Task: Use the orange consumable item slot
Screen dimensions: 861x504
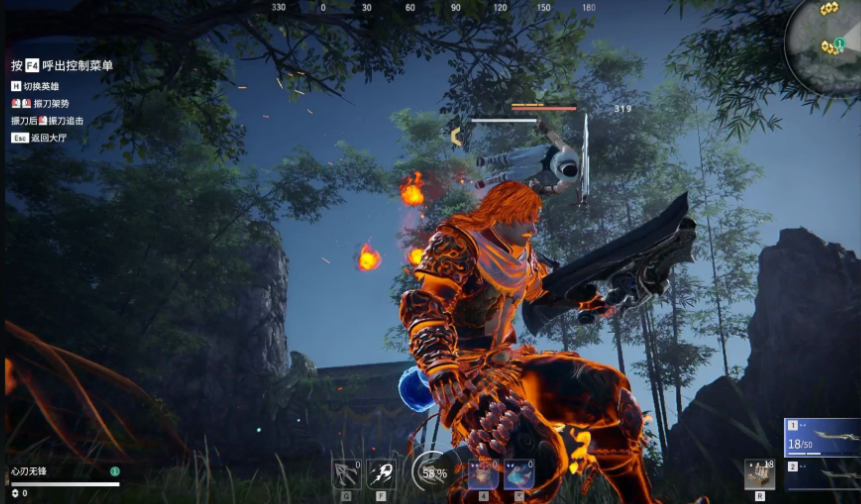Action: coord(483,474)
